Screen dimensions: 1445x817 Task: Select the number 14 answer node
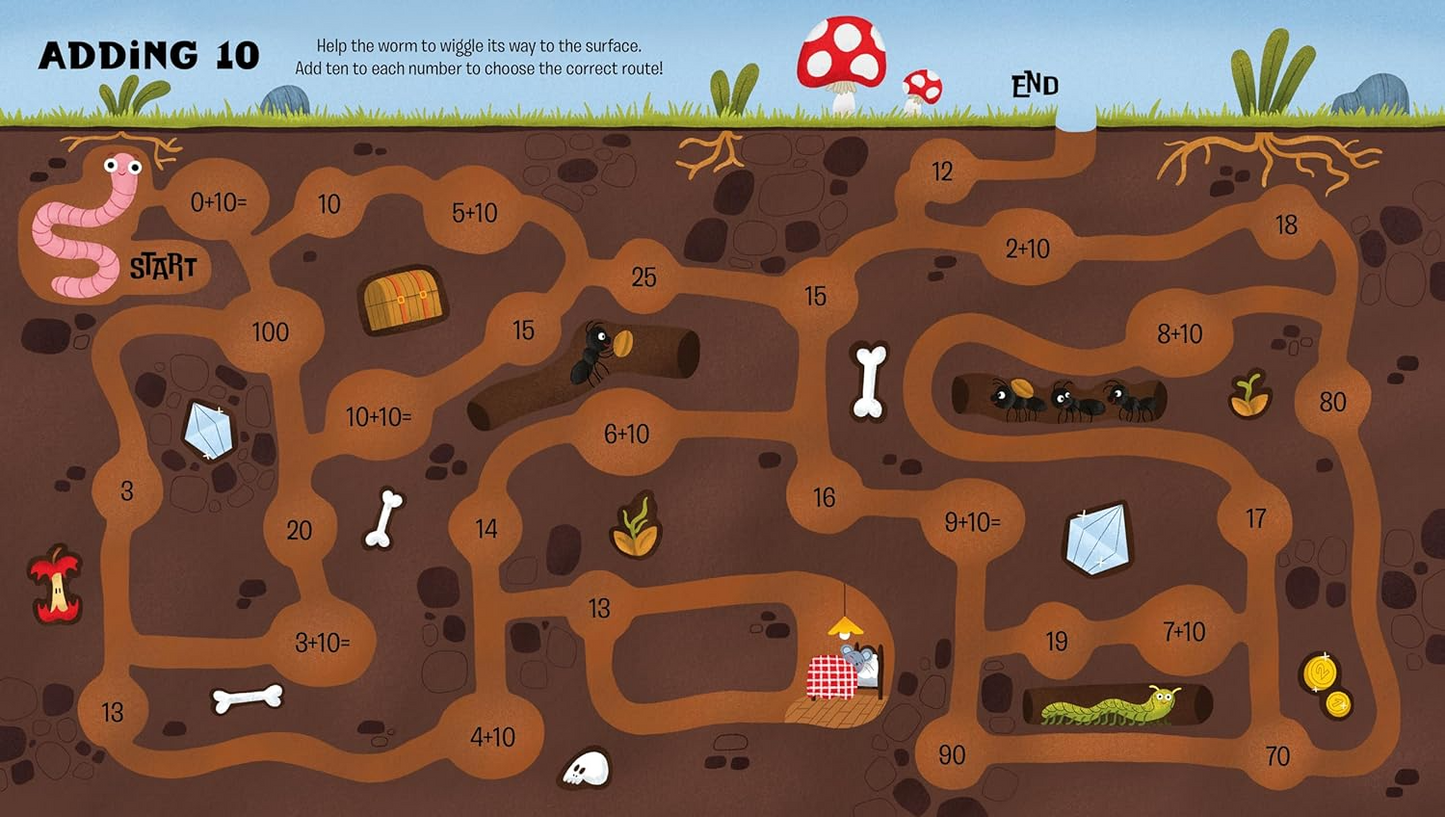click(x=486, y=528)
